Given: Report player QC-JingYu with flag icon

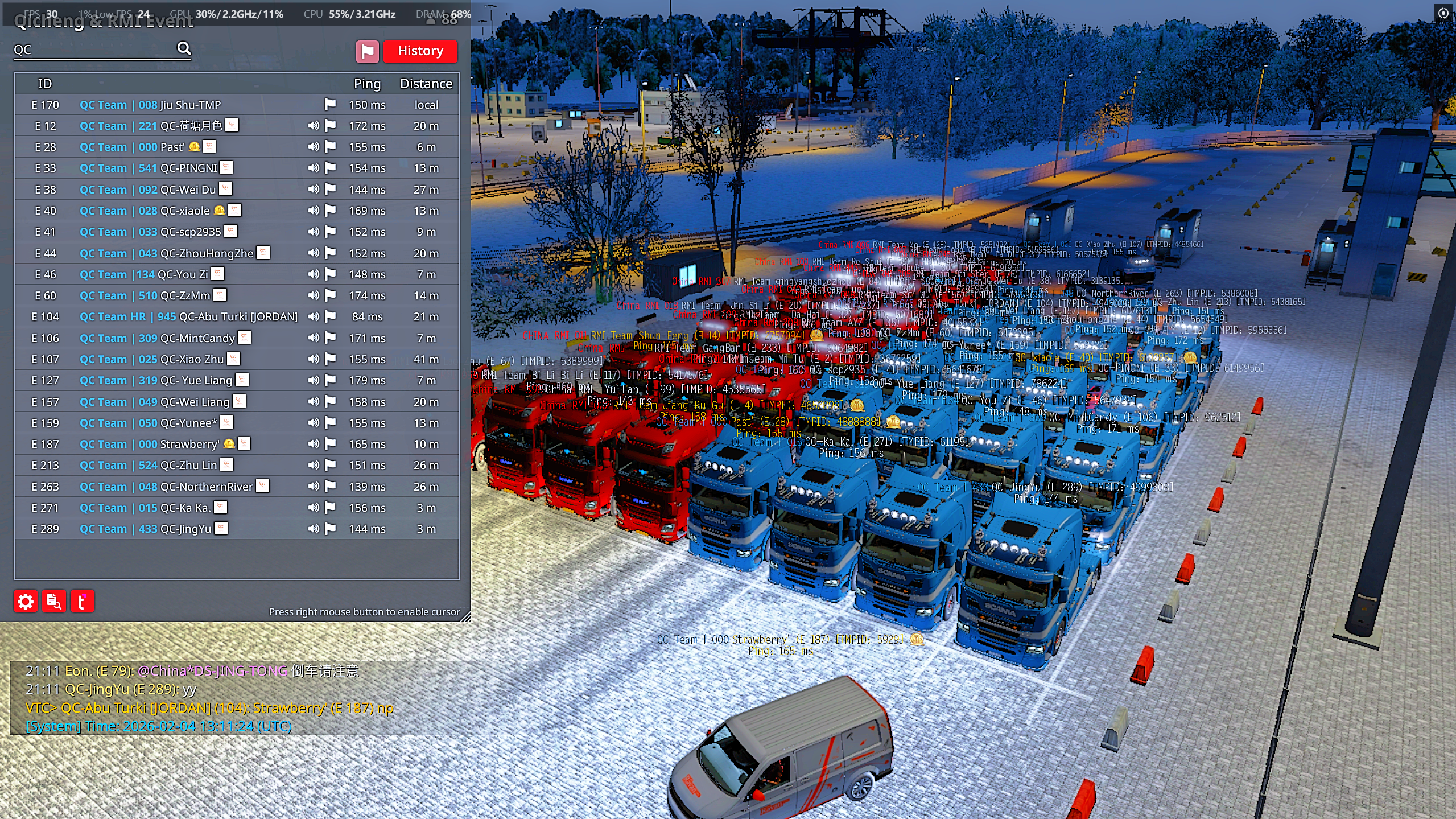Looking at the screenshot, I should pos(331,529).
